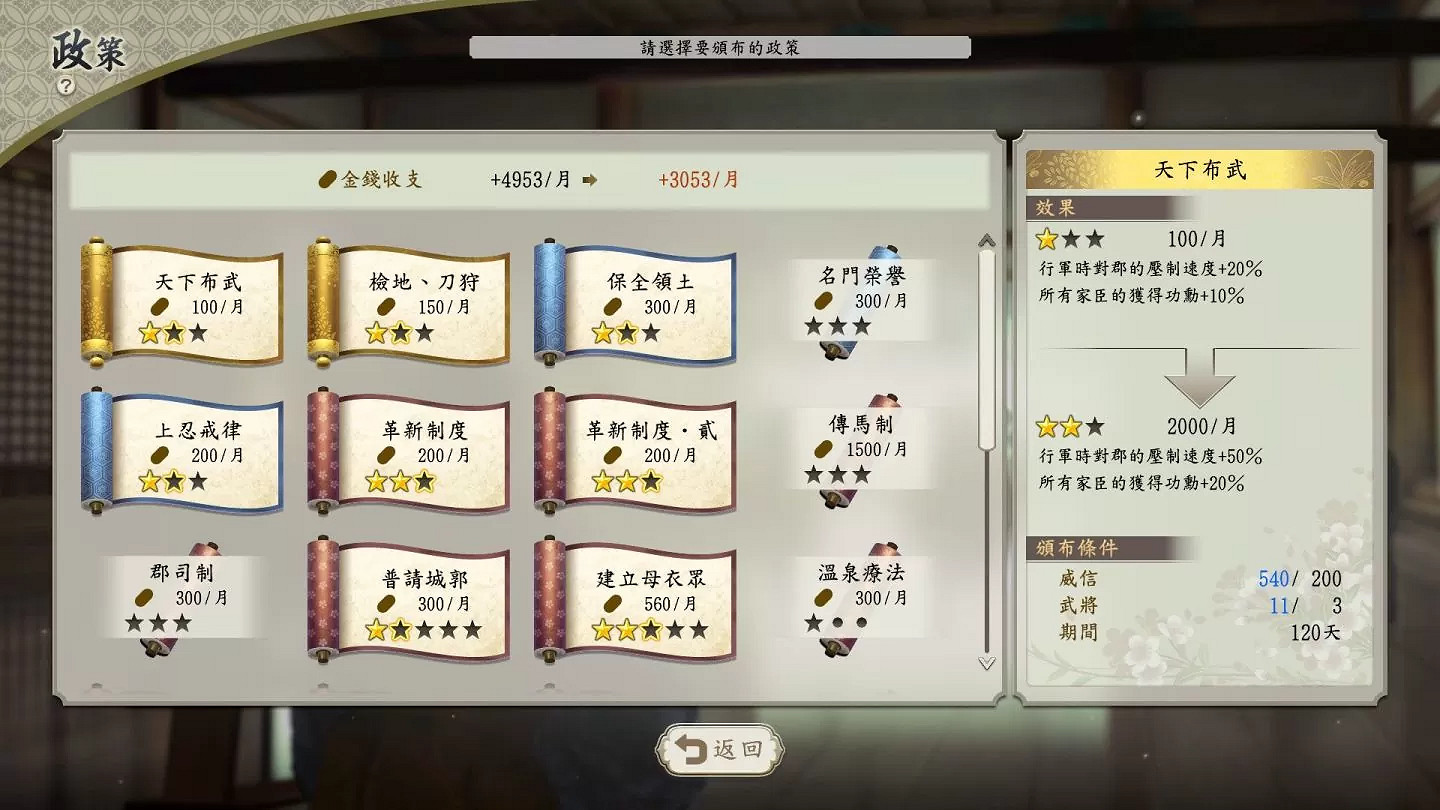Pick the 溫泉療法 policy scroll
The height and width of the screenshot is (810, 1440).
tap(860, 597)
